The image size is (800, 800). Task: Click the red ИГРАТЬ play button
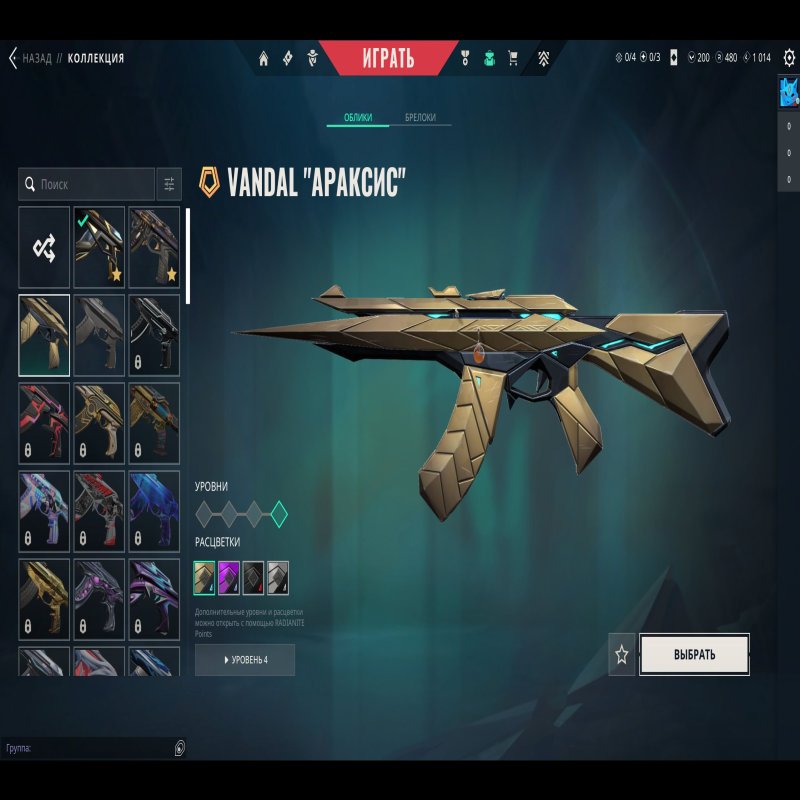(x=388, y=58)
